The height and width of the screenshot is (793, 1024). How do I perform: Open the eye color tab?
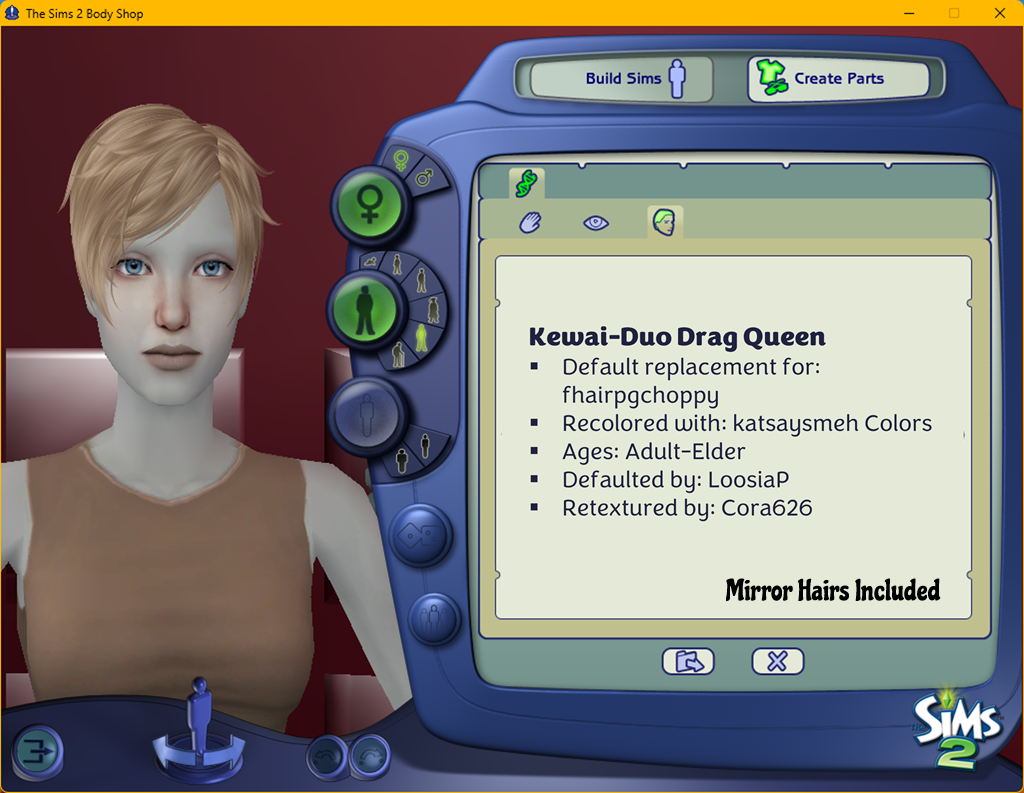(596, 222)
